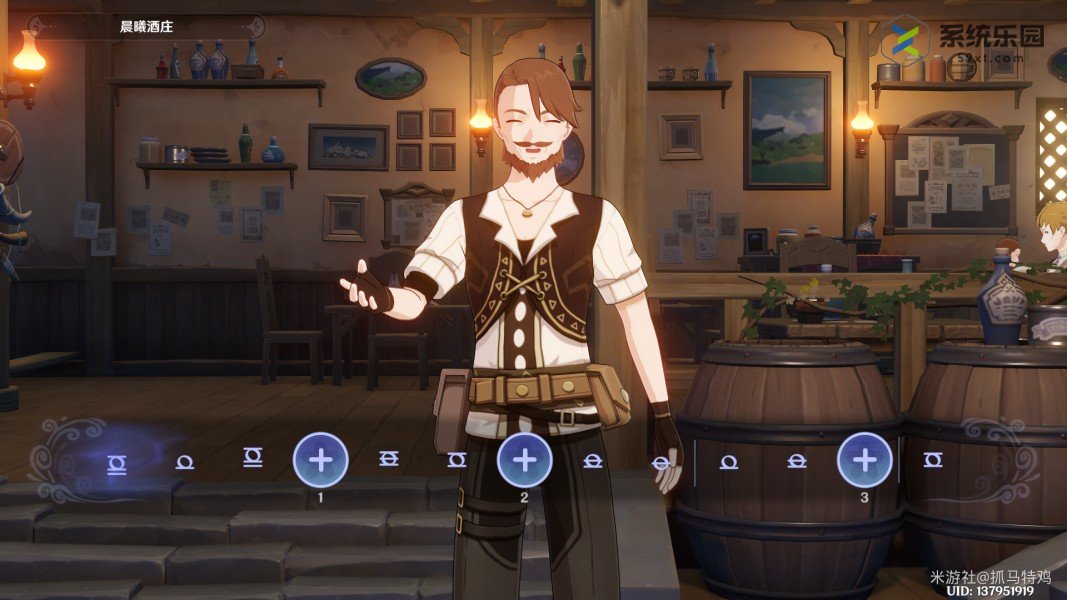Click the plus button numbered 1
This screenshot has height=600, width=1067.
321,460
